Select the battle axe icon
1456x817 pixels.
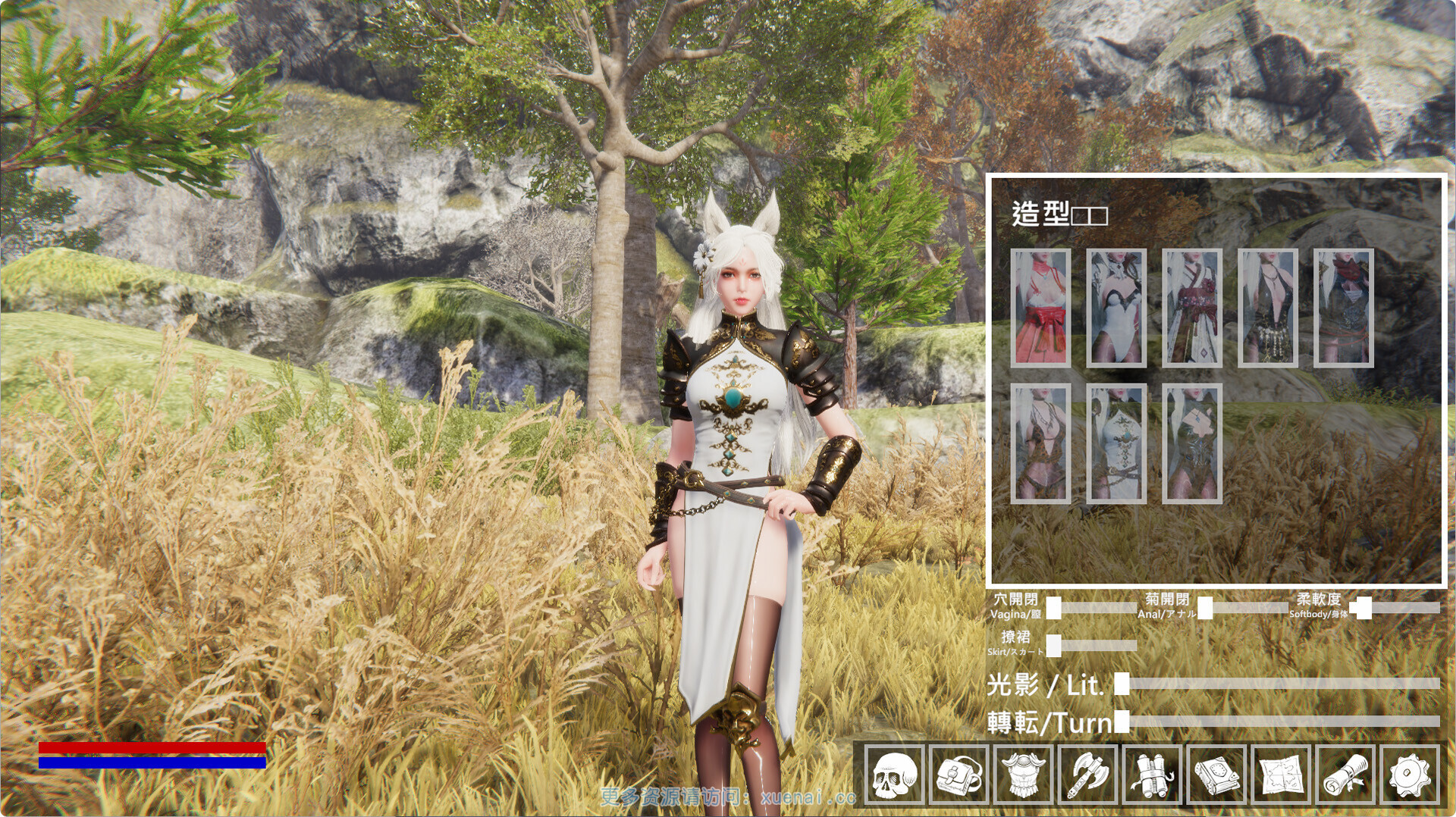coord(1088,775)
